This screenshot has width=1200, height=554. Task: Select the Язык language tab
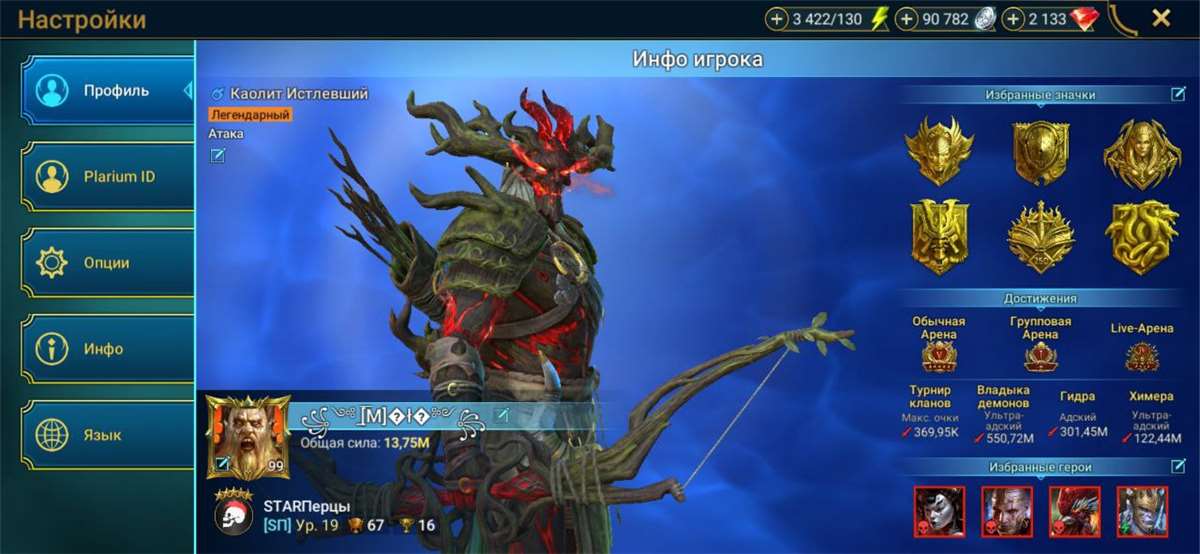point(108,435)
